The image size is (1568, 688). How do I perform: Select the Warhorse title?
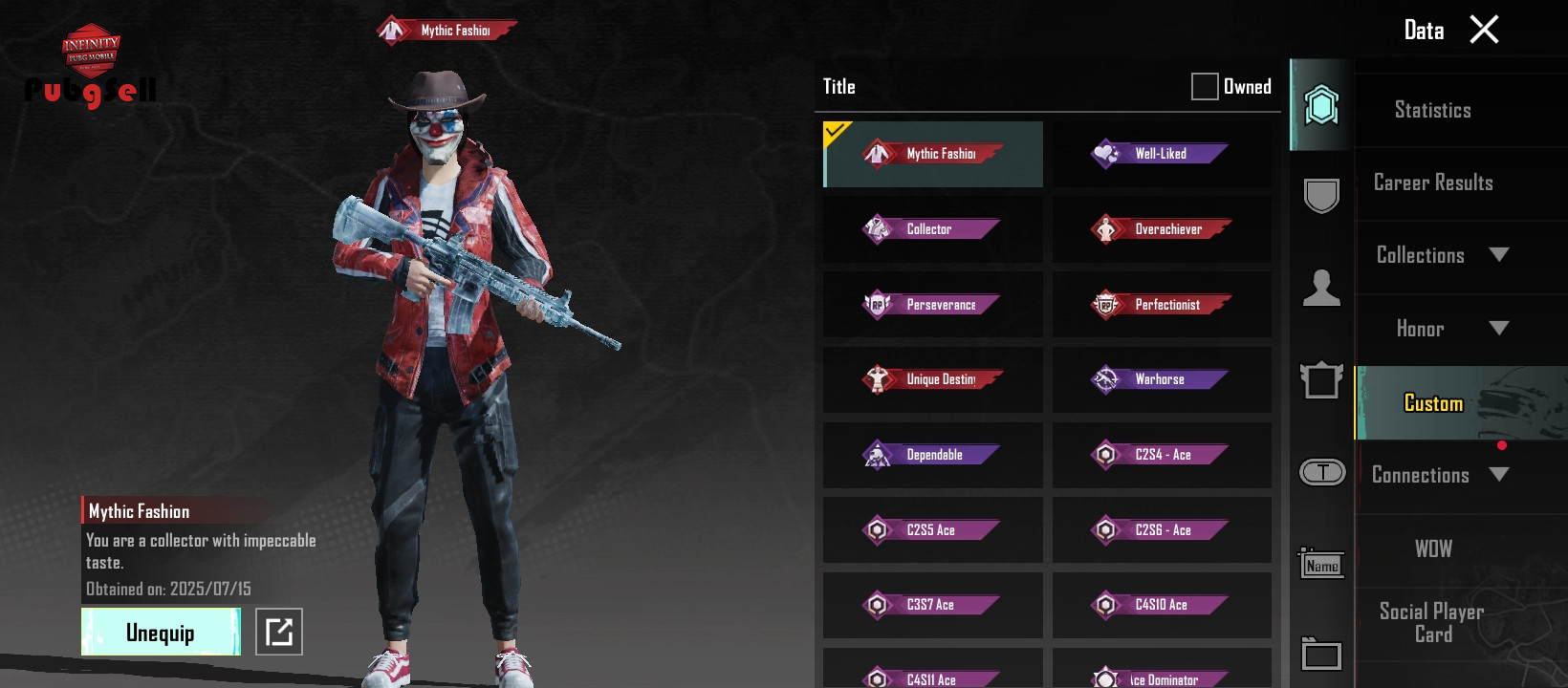coord(1162,379)
